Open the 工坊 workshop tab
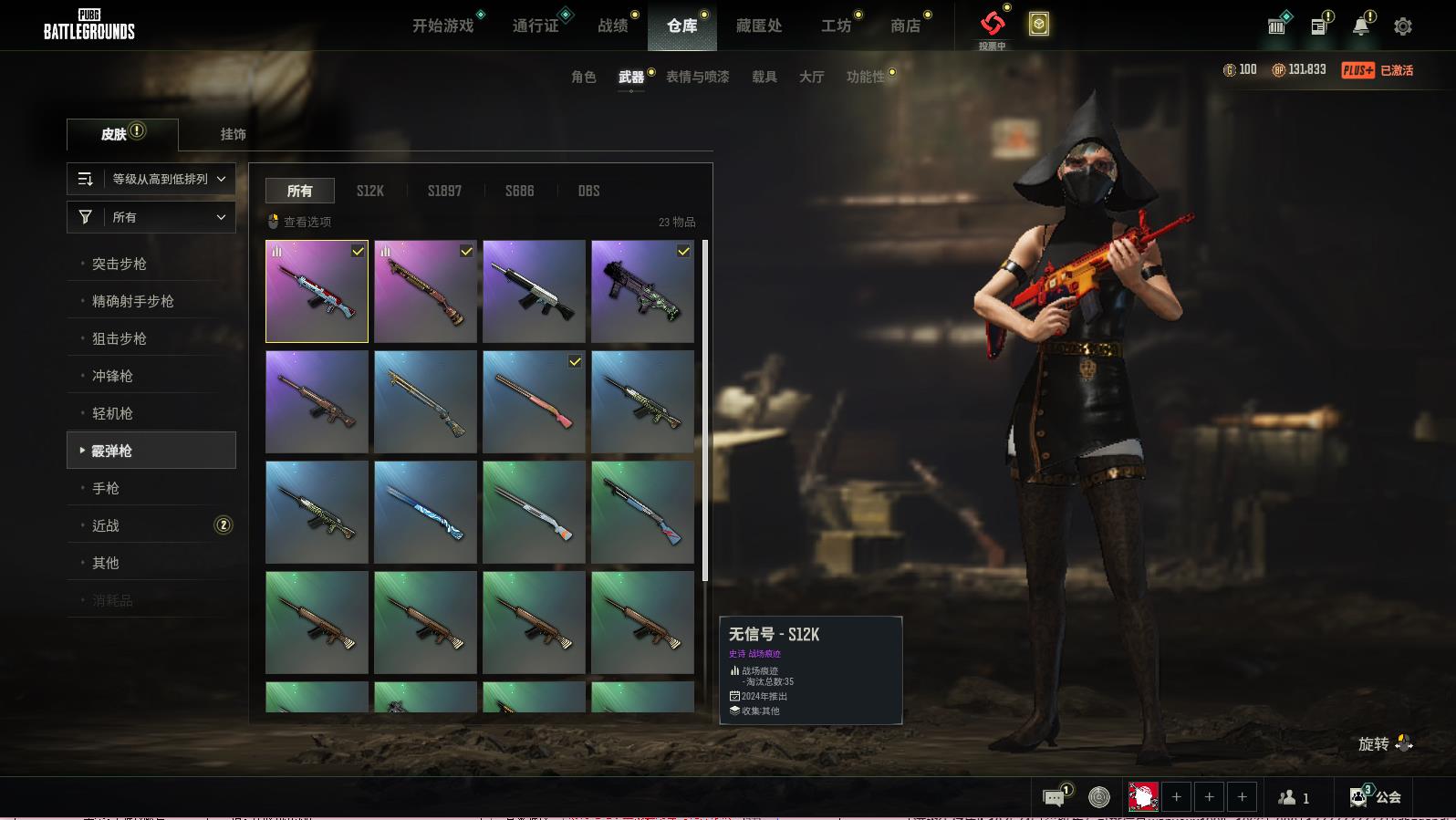Image resolution: width=1456 pixels, height=820 pixels. point(836,26)
